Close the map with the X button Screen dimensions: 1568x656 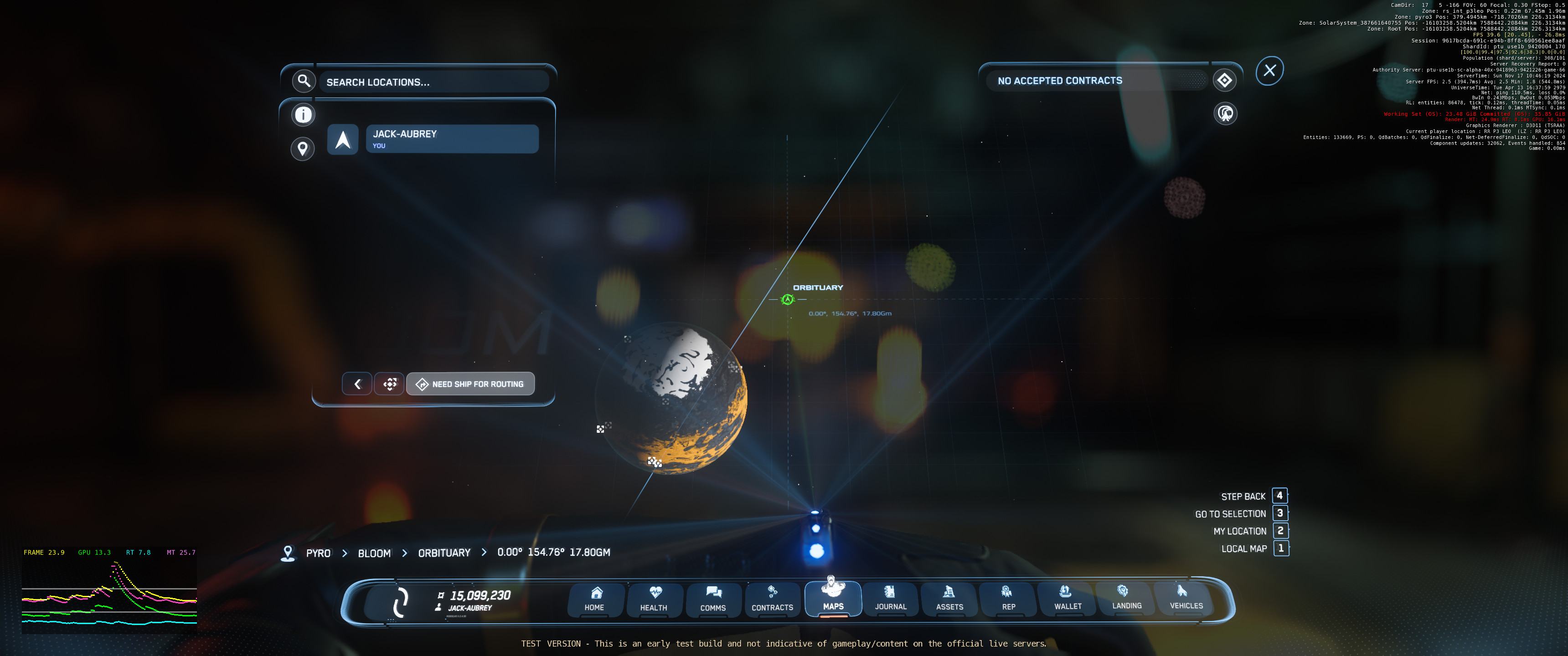tap(1269, 71)
